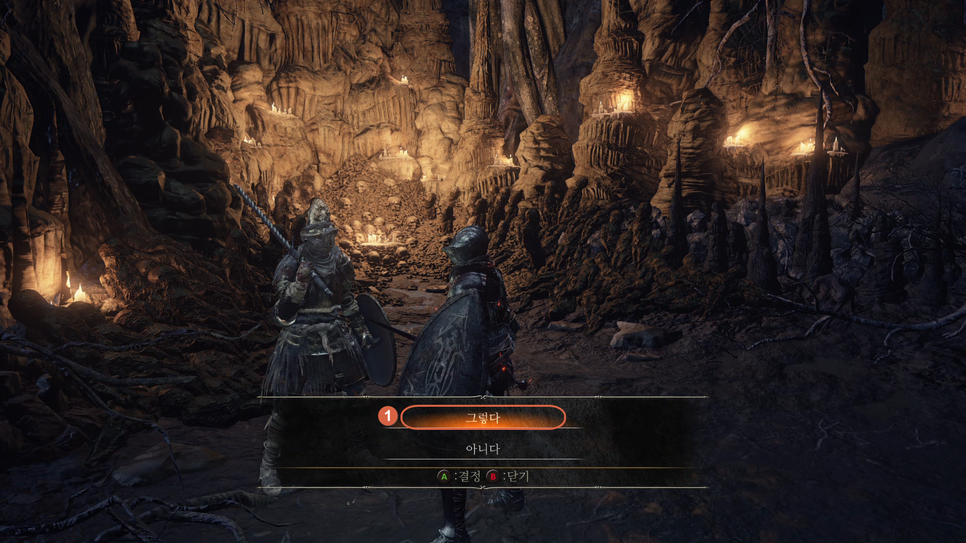Choose the highlighted 그렇다 (Yes) option

pos(483,417)
